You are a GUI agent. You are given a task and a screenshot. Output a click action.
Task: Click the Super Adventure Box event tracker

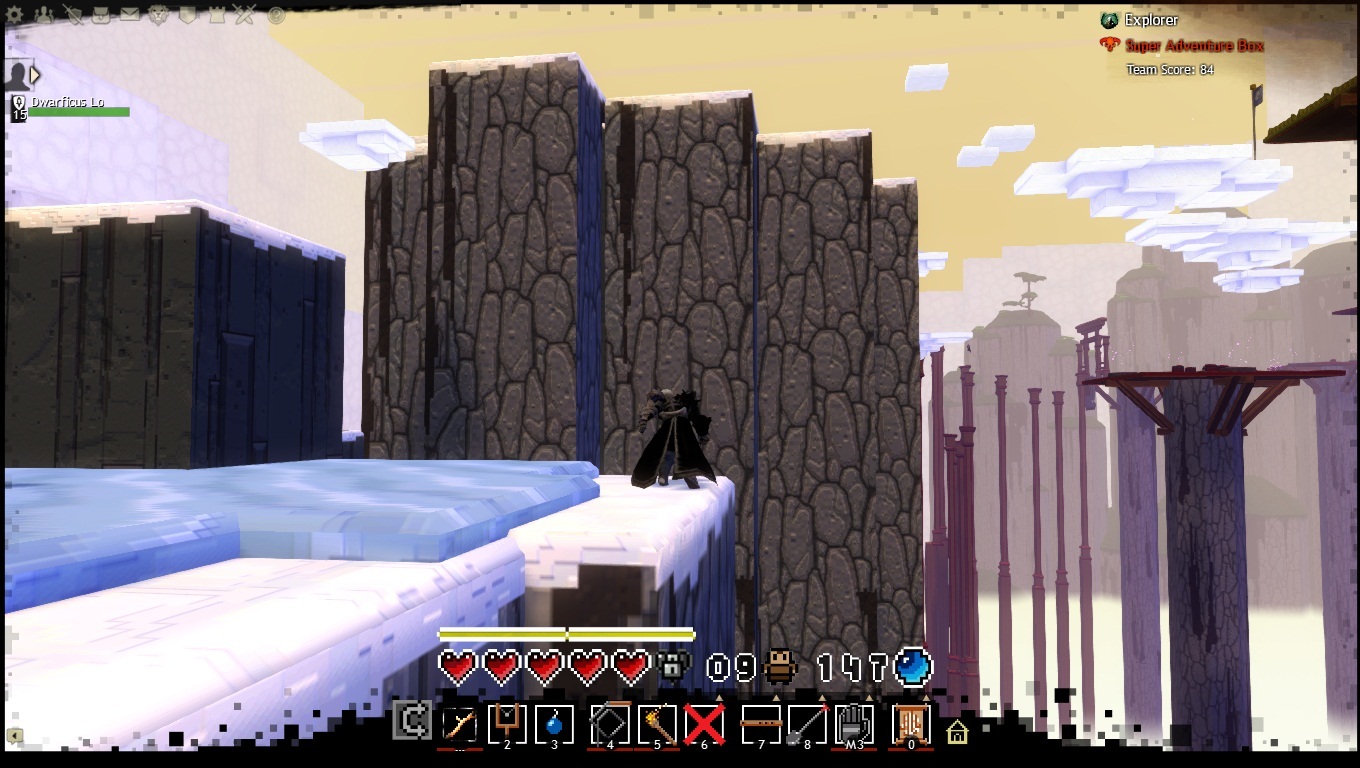[1193, 46]
